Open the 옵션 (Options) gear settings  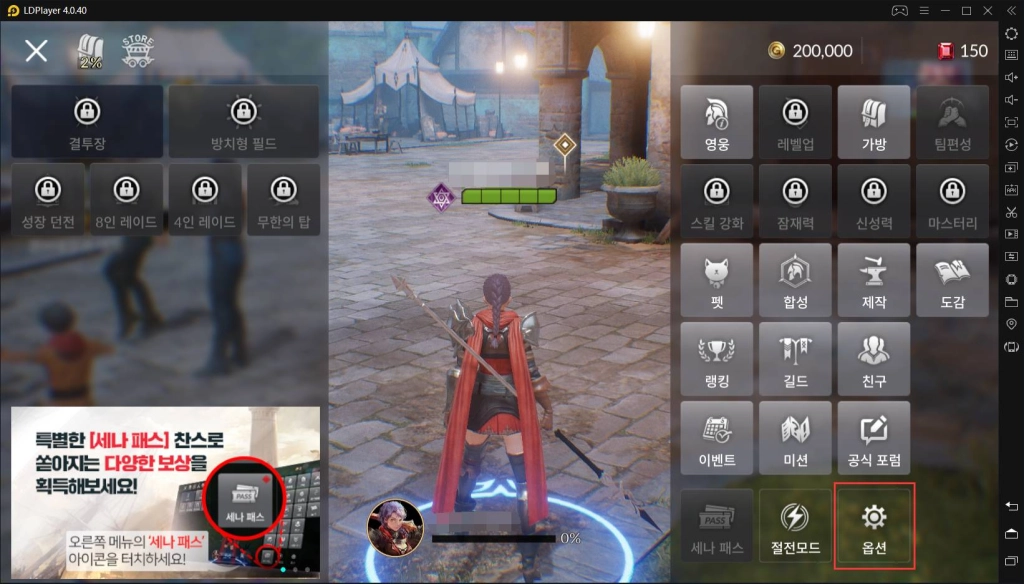(x=873, y=525)
